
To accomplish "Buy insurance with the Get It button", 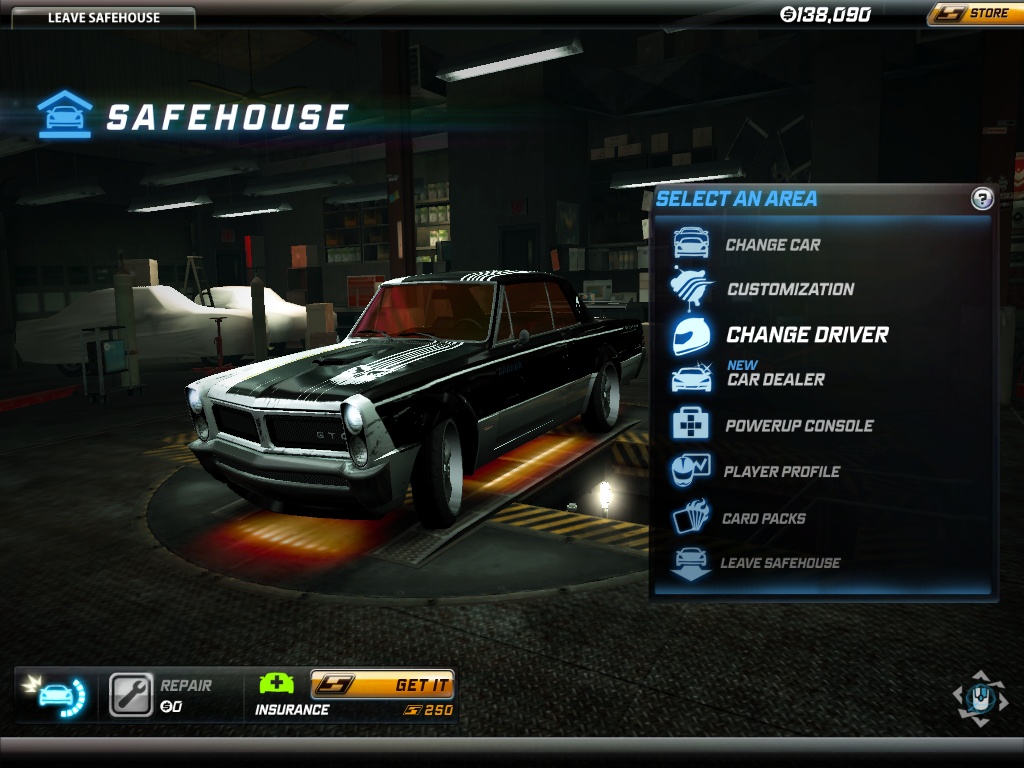I will tap(383, 685).
